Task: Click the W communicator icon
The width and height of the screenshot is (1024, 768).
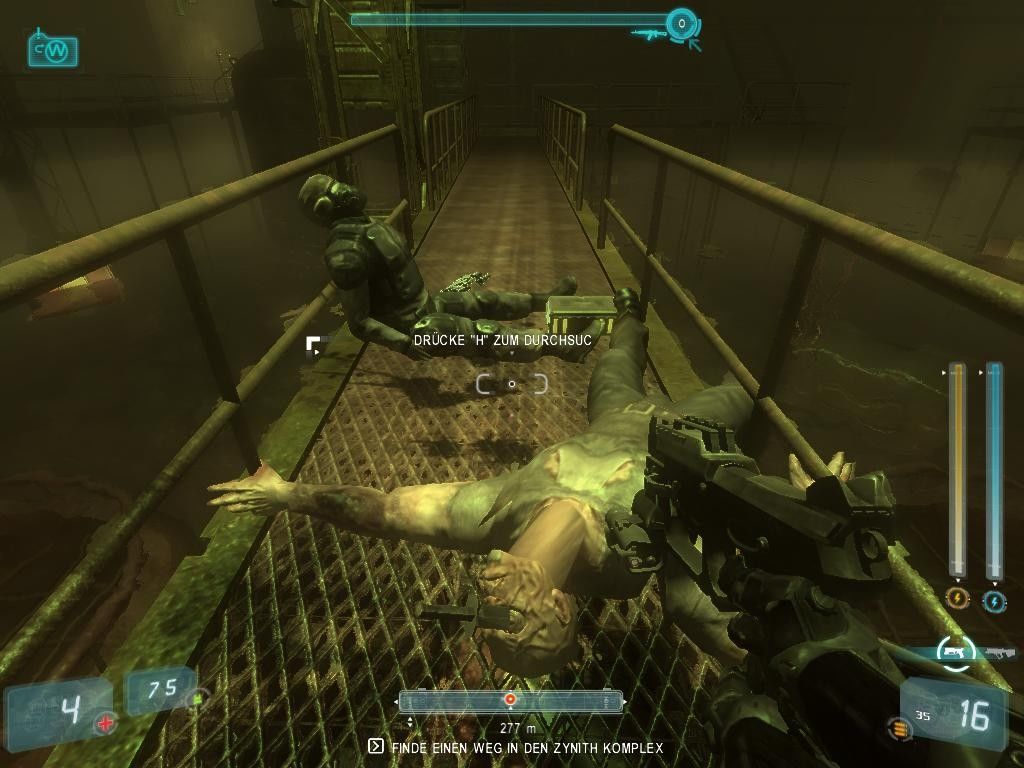Action: tap(53, 50)
